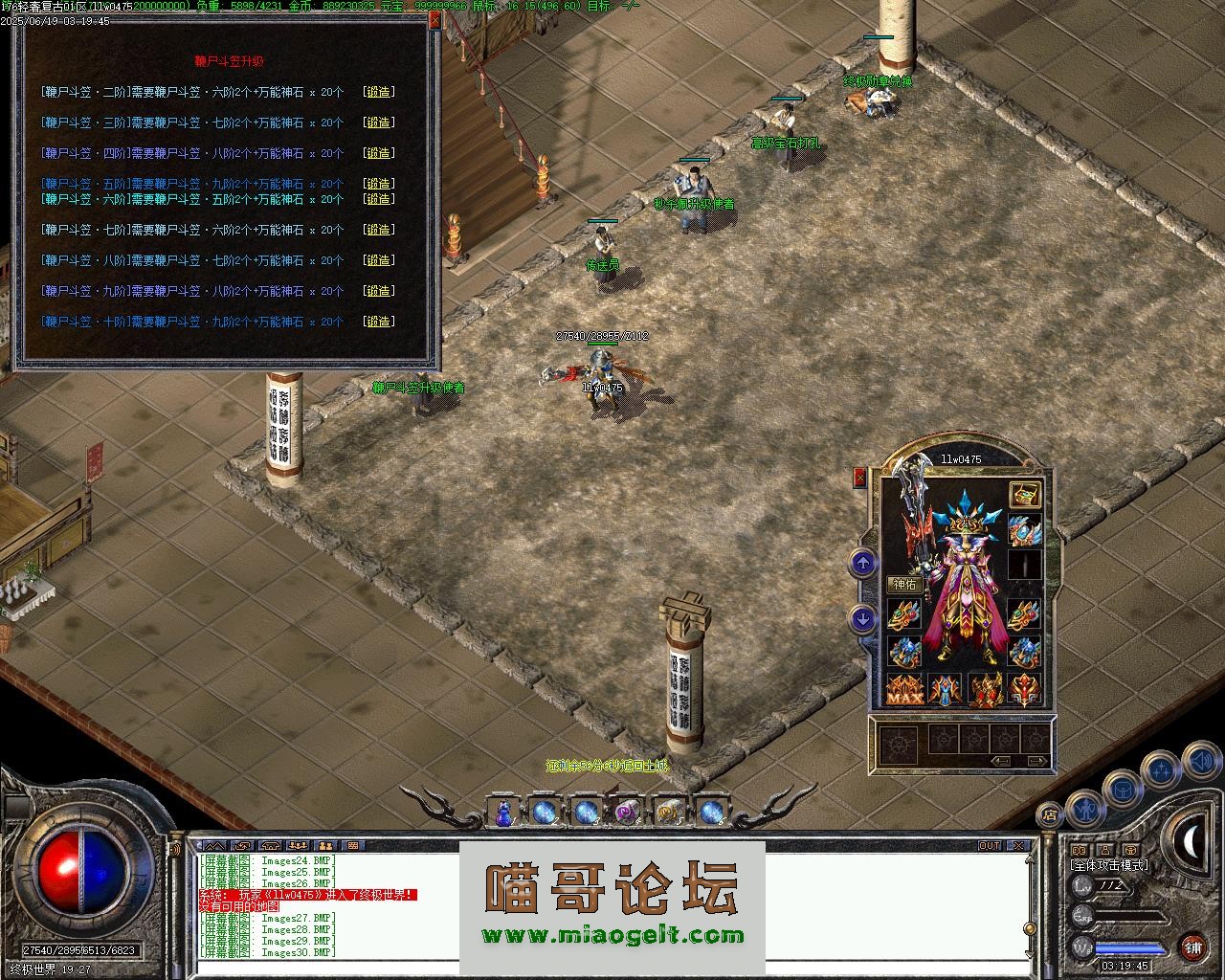
Task: Click the blue down-arrow button beside character panel
Action: (863, 619)
